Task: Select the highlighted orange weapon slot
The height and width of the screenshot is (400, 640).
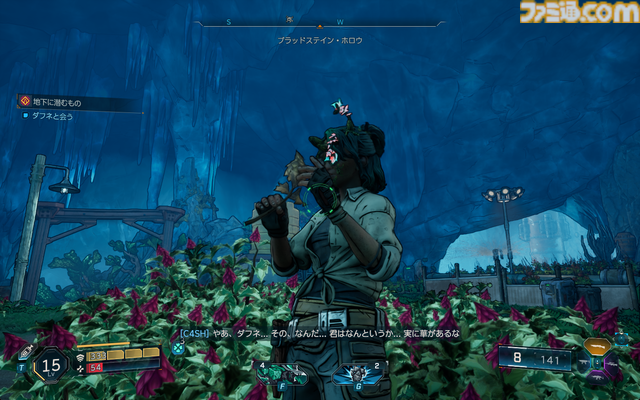Action: coord(599,346)
